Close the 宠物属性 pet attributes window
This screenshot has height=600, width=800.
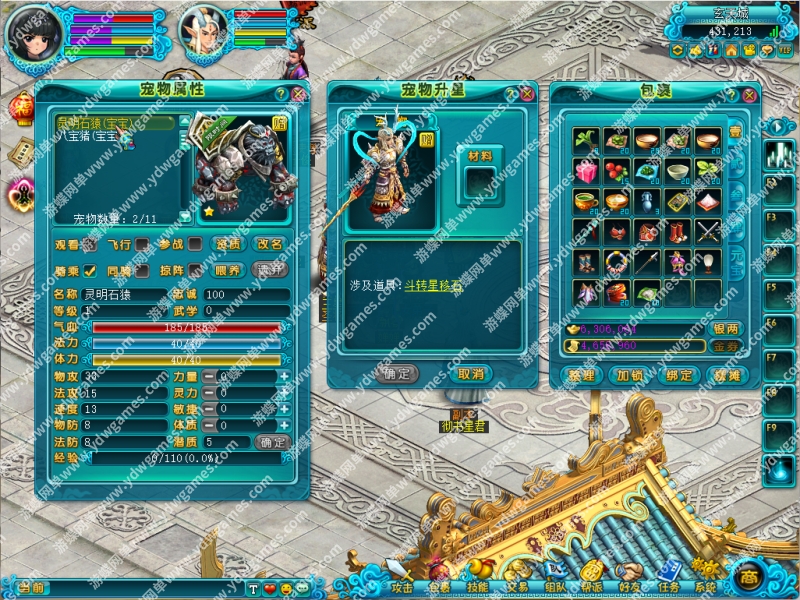click(298, 94)
